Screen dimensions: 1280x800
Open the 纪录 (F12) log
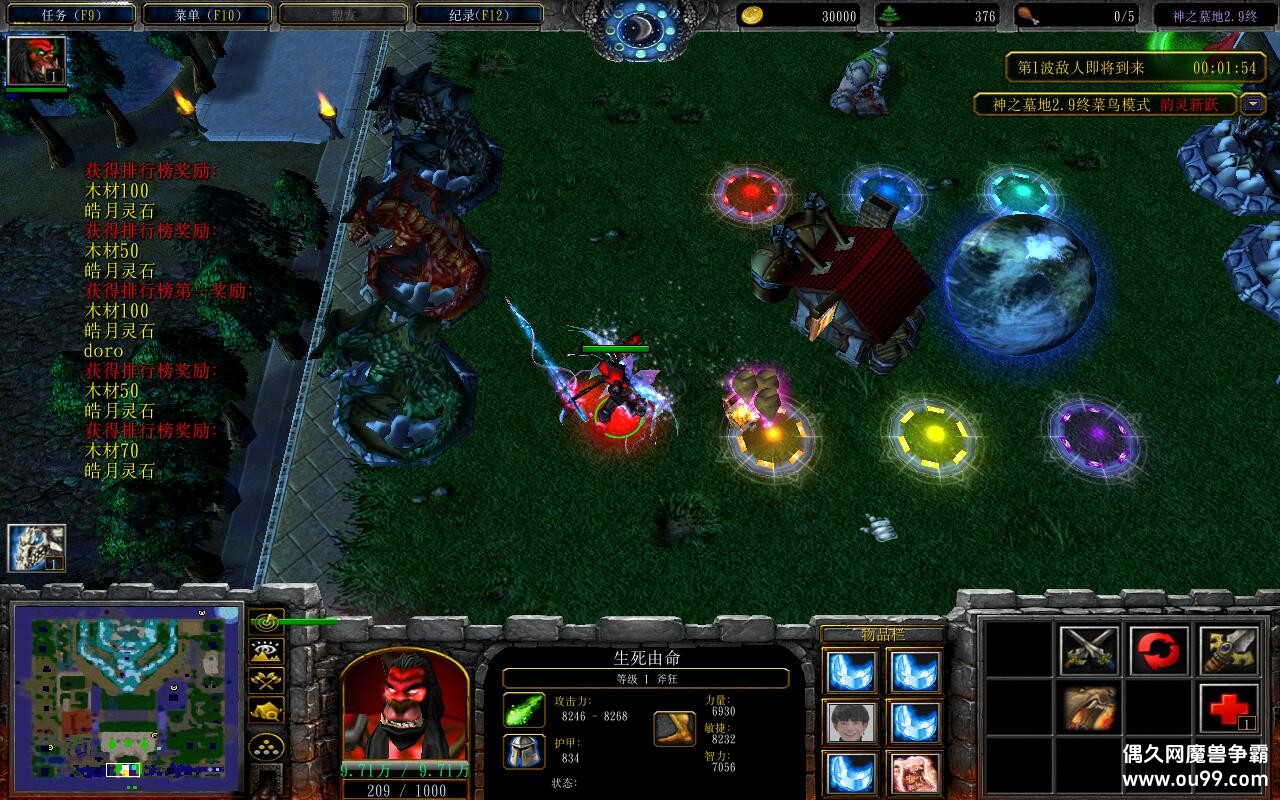coord(478,15)
